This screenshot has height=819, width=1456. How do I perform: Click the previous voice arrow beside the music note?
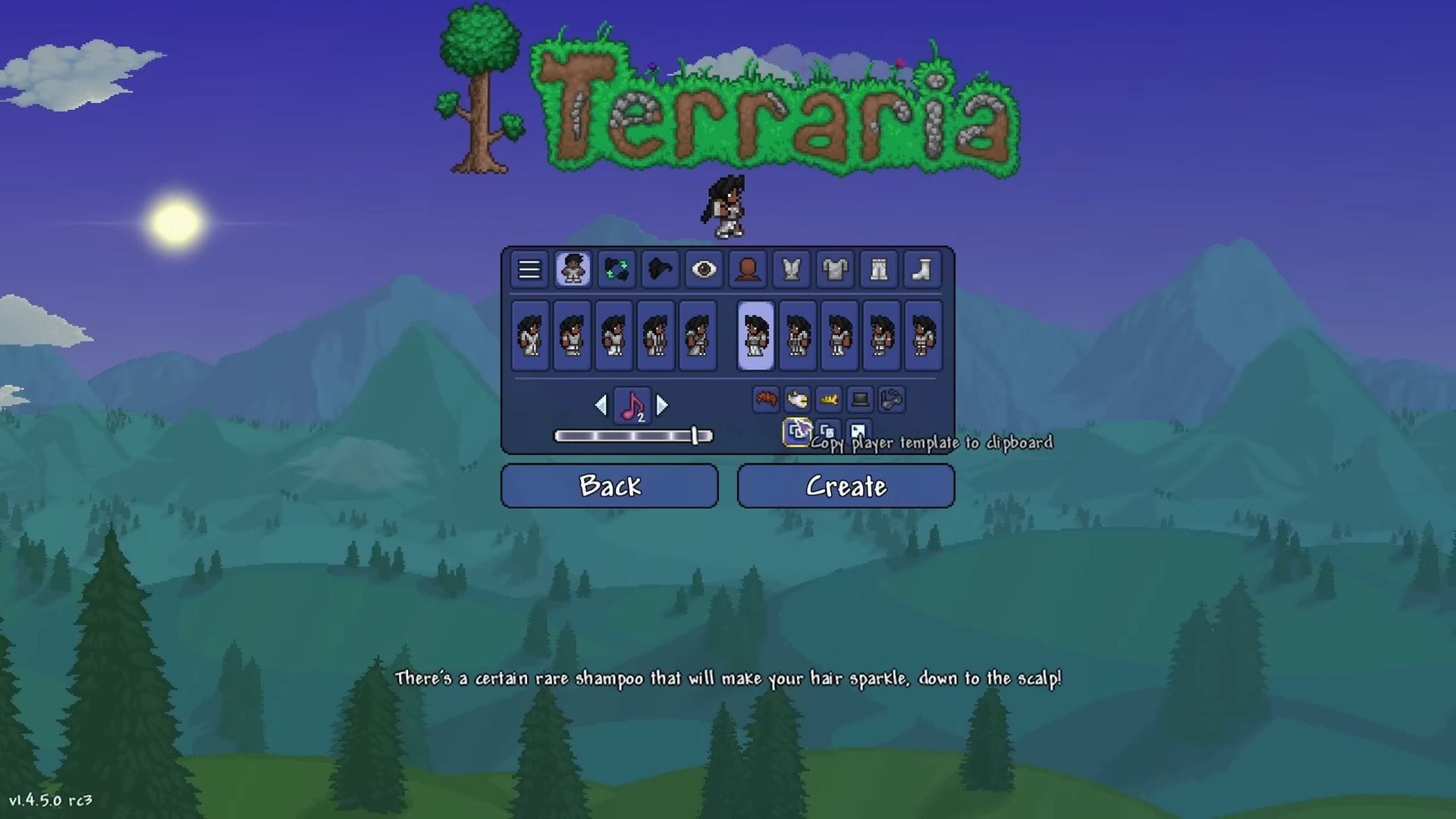pyautogui.click(x=601, y=406)
